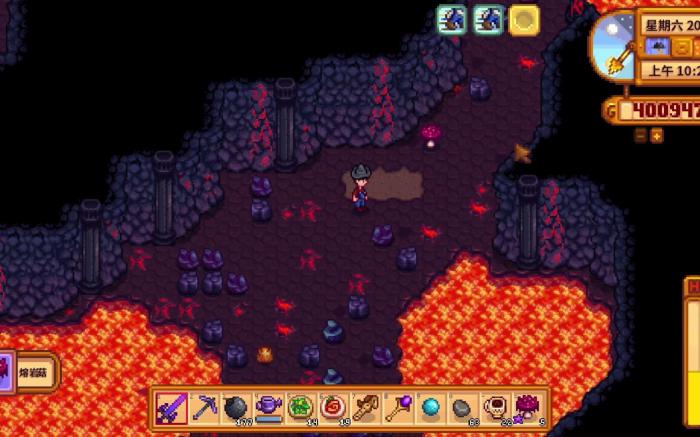This screenshot has width=700, height=437.
Task: Select the purple mushroom with star
Action: tap(524, 408)
